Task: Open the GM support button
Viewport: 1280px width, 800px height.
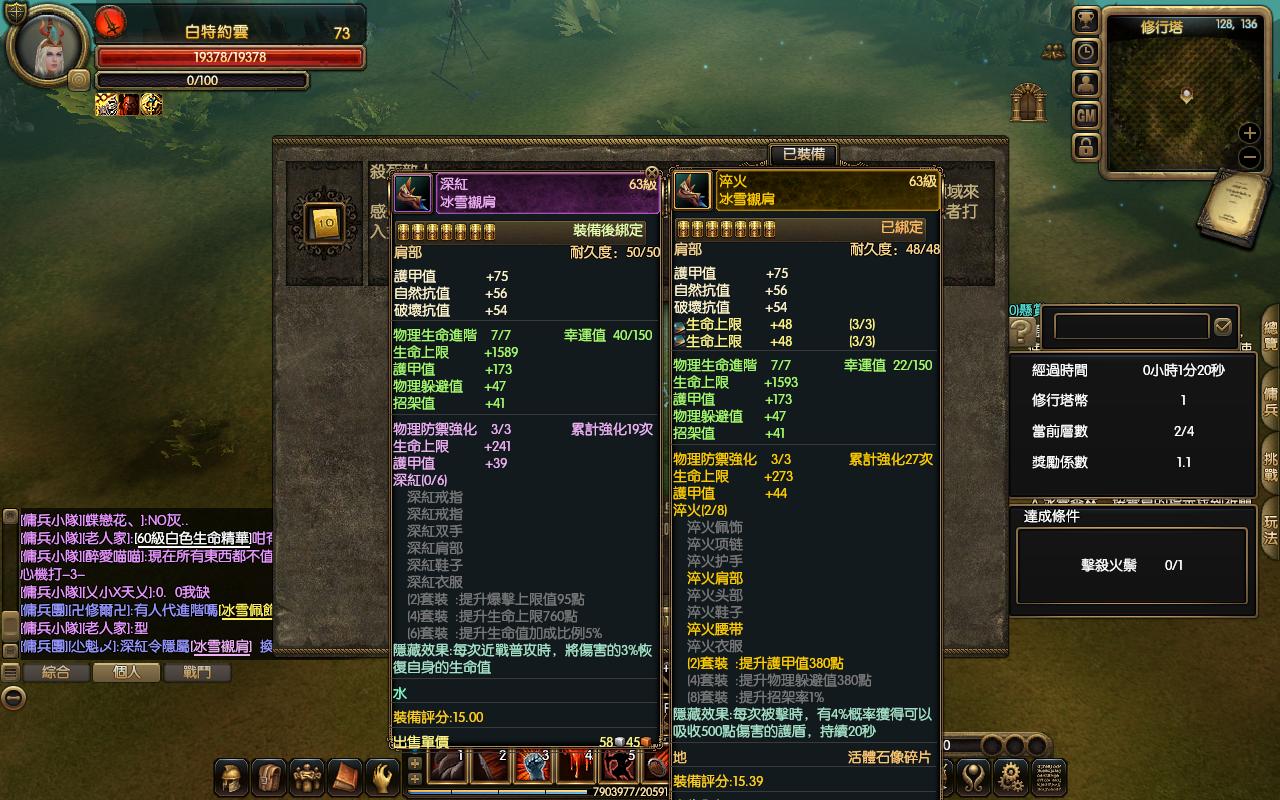Action: [x=1086, y=116]
